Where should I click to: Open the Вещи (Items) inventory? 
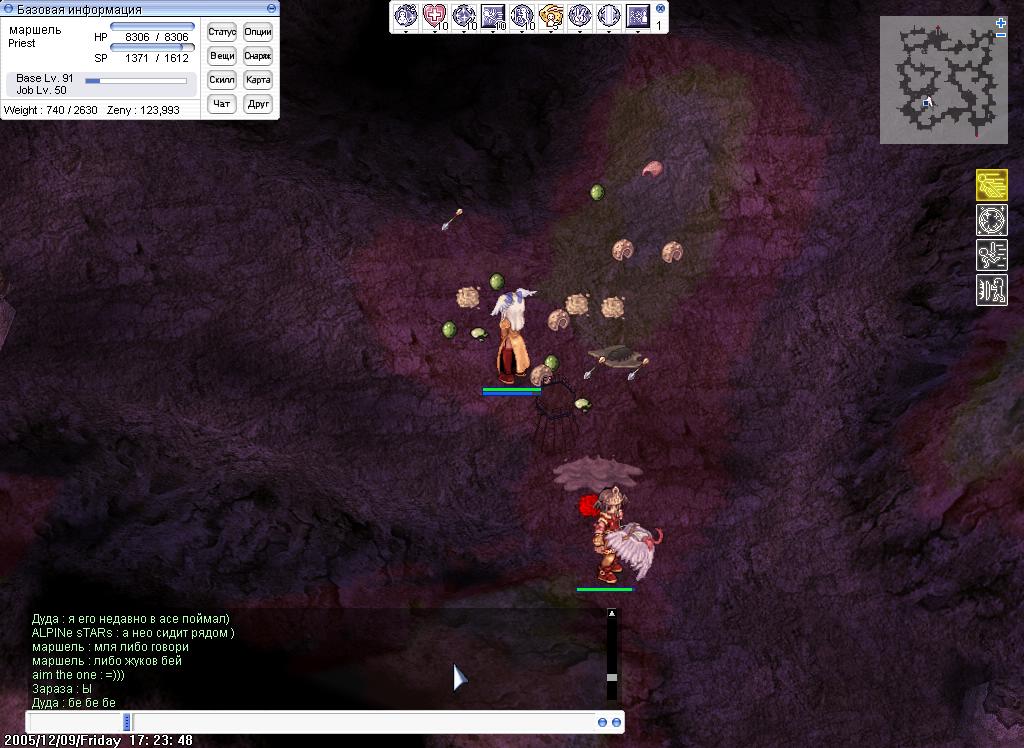pos(222,56)
